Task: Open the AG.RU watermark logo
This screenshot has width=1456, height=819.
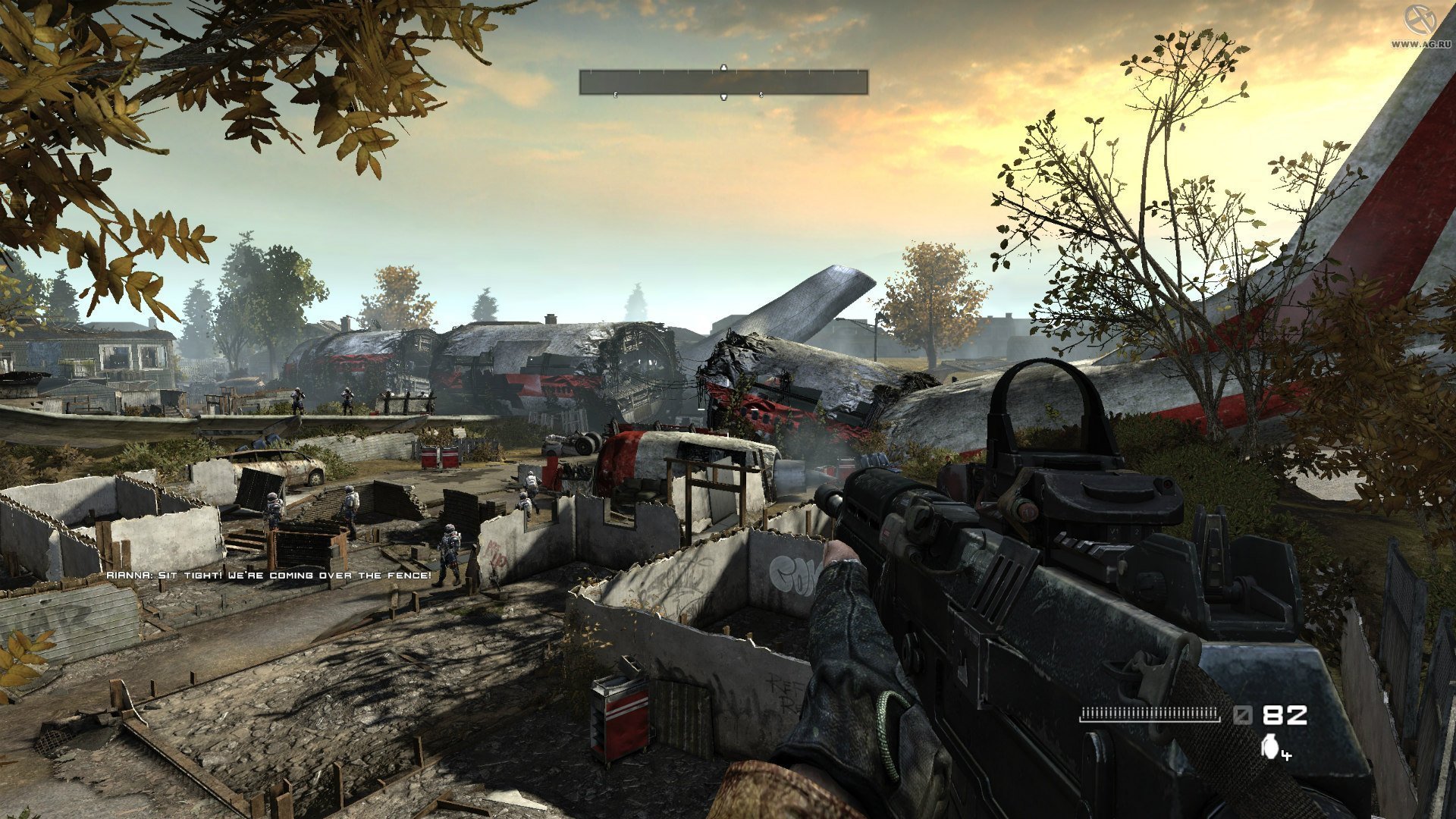Action: click(x=1416, y=22)
